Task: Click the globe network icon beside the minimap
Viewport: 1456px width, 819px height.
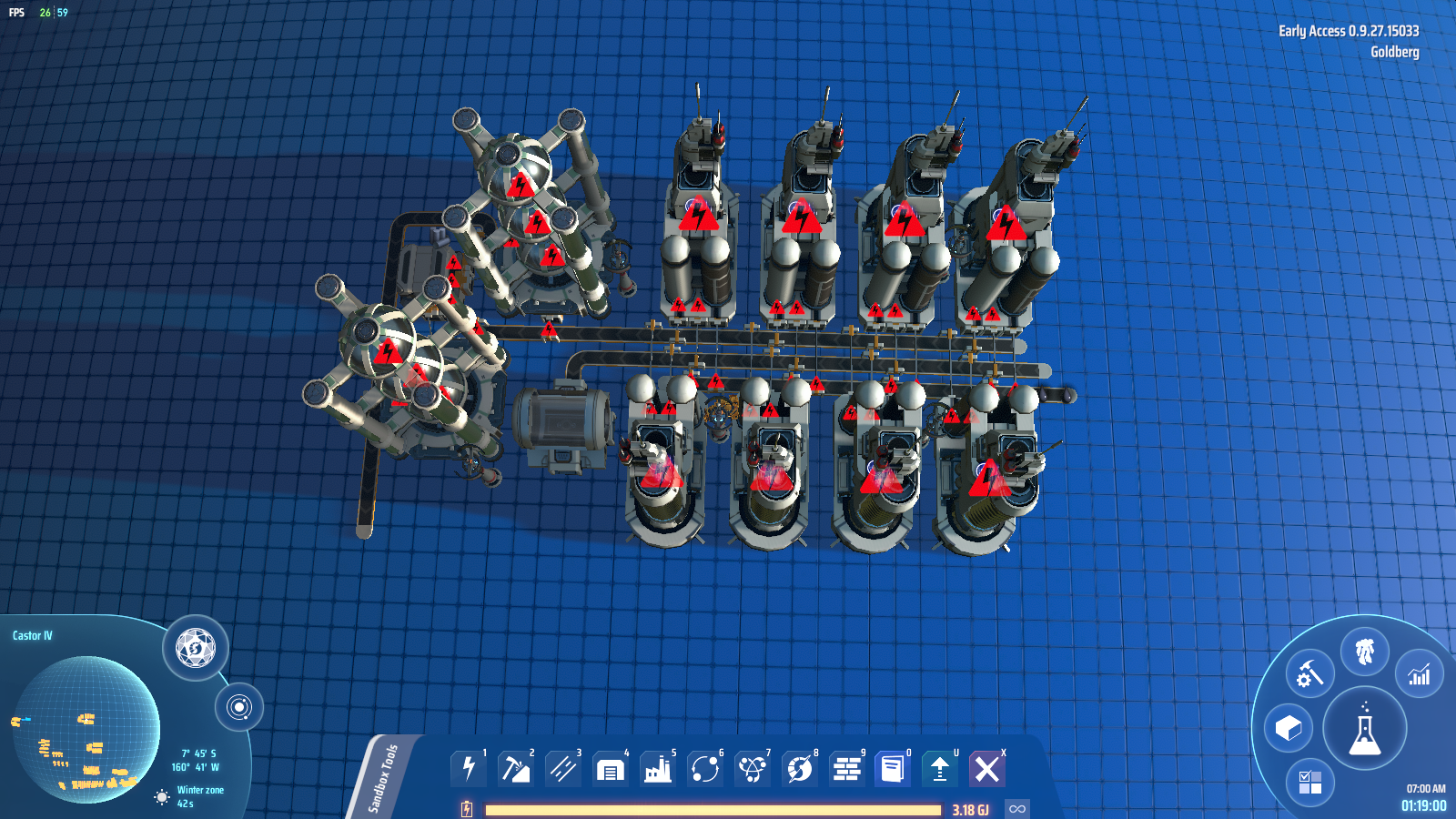Action: [x=192, y=649]
